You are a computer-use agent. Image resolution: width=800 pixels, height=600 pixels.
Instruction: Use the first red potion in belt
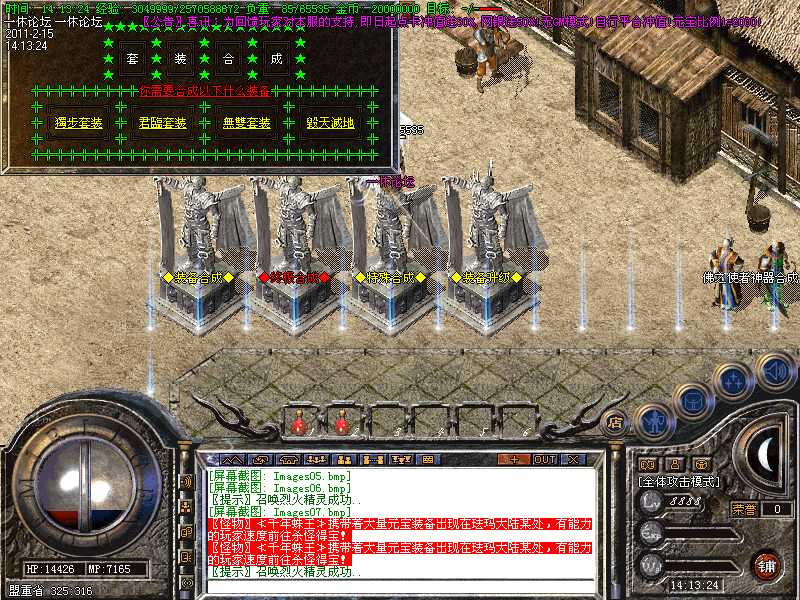pyautogui.click(x=298, y=424)
